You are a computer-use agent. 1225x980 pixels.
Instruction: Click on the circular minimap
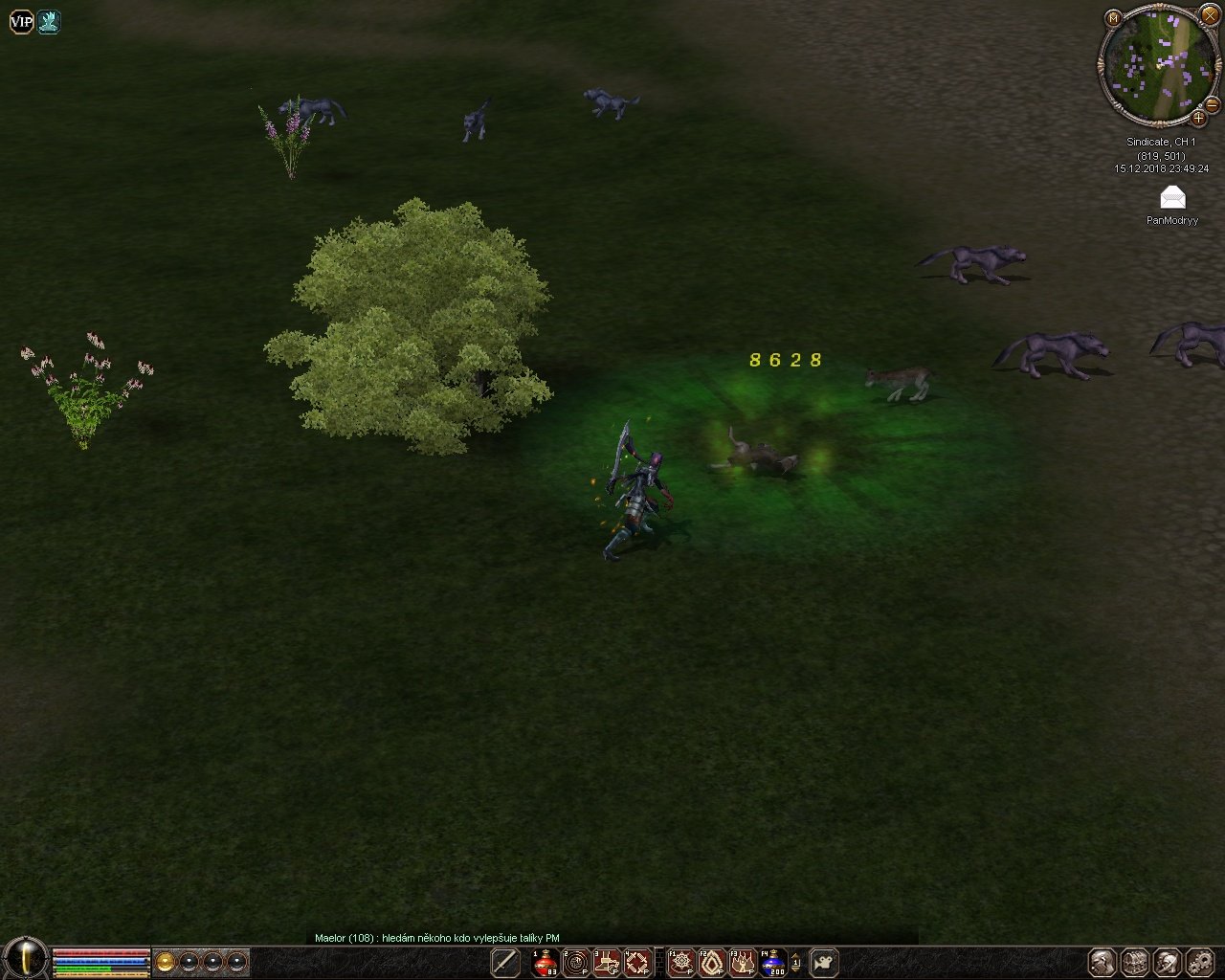point(1156,64)
